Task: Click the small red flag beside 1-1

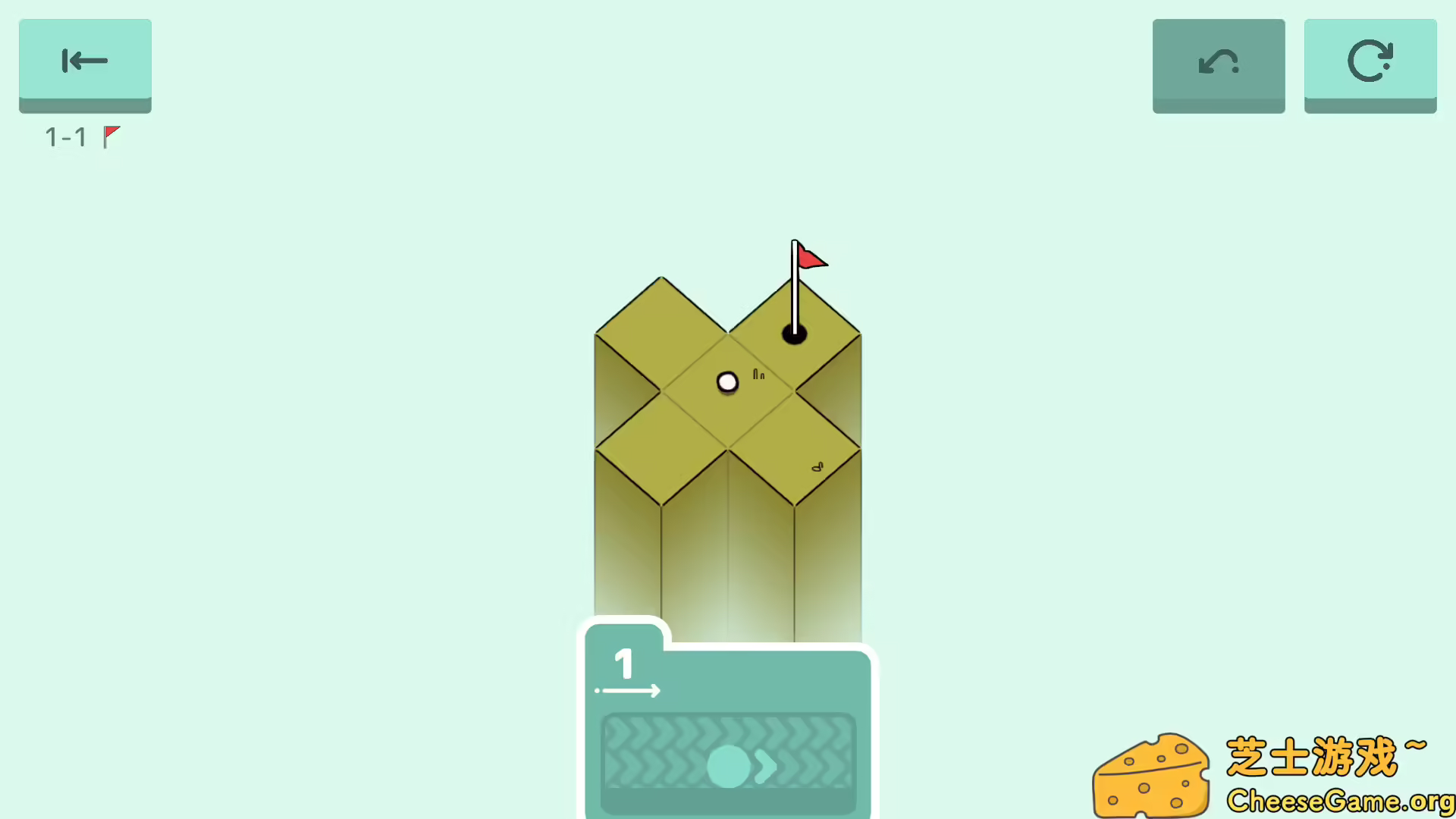Action: coord(111,135)
